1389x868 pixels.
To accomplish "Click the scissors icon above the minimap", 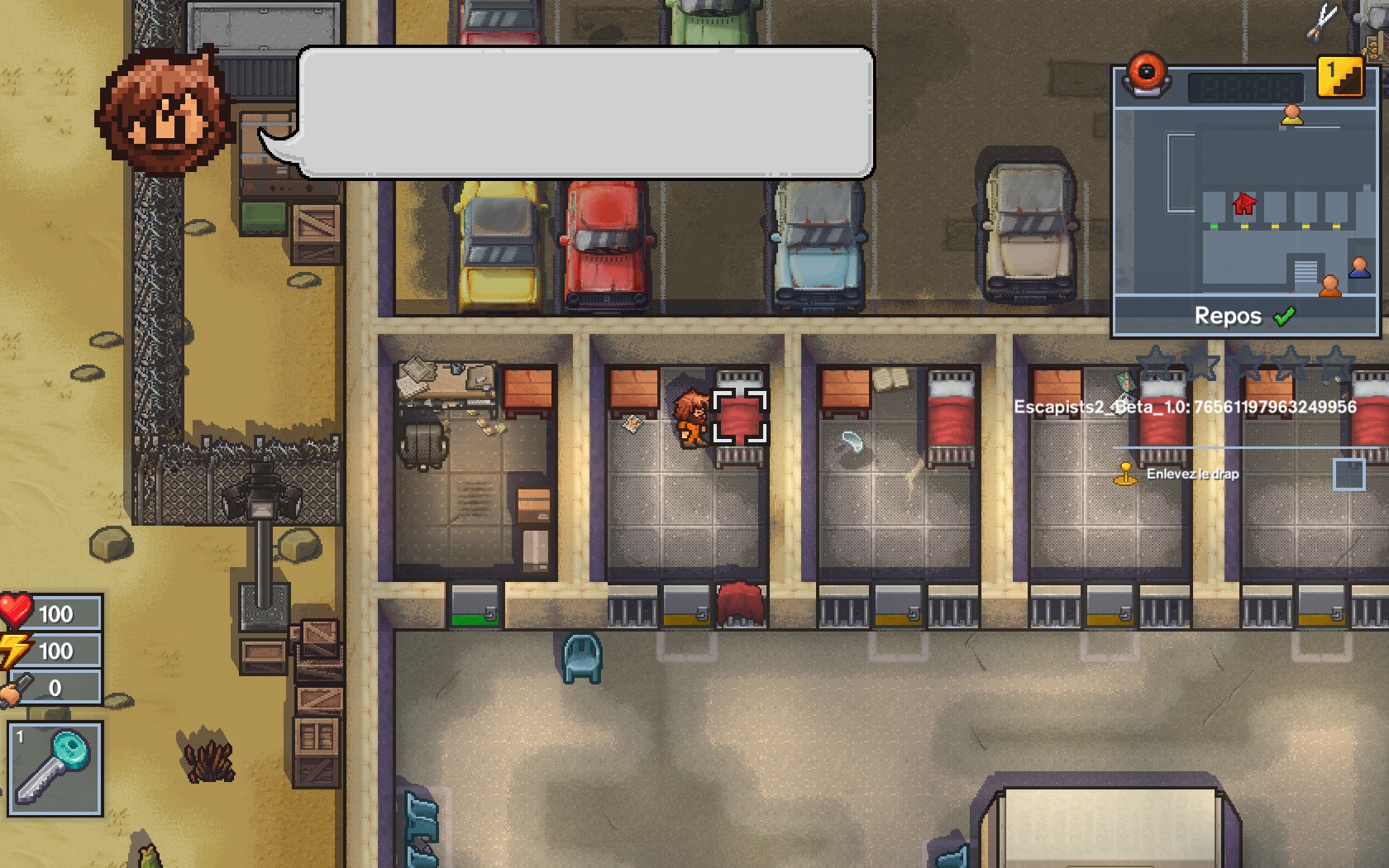I will click(x=1322, y=21).
